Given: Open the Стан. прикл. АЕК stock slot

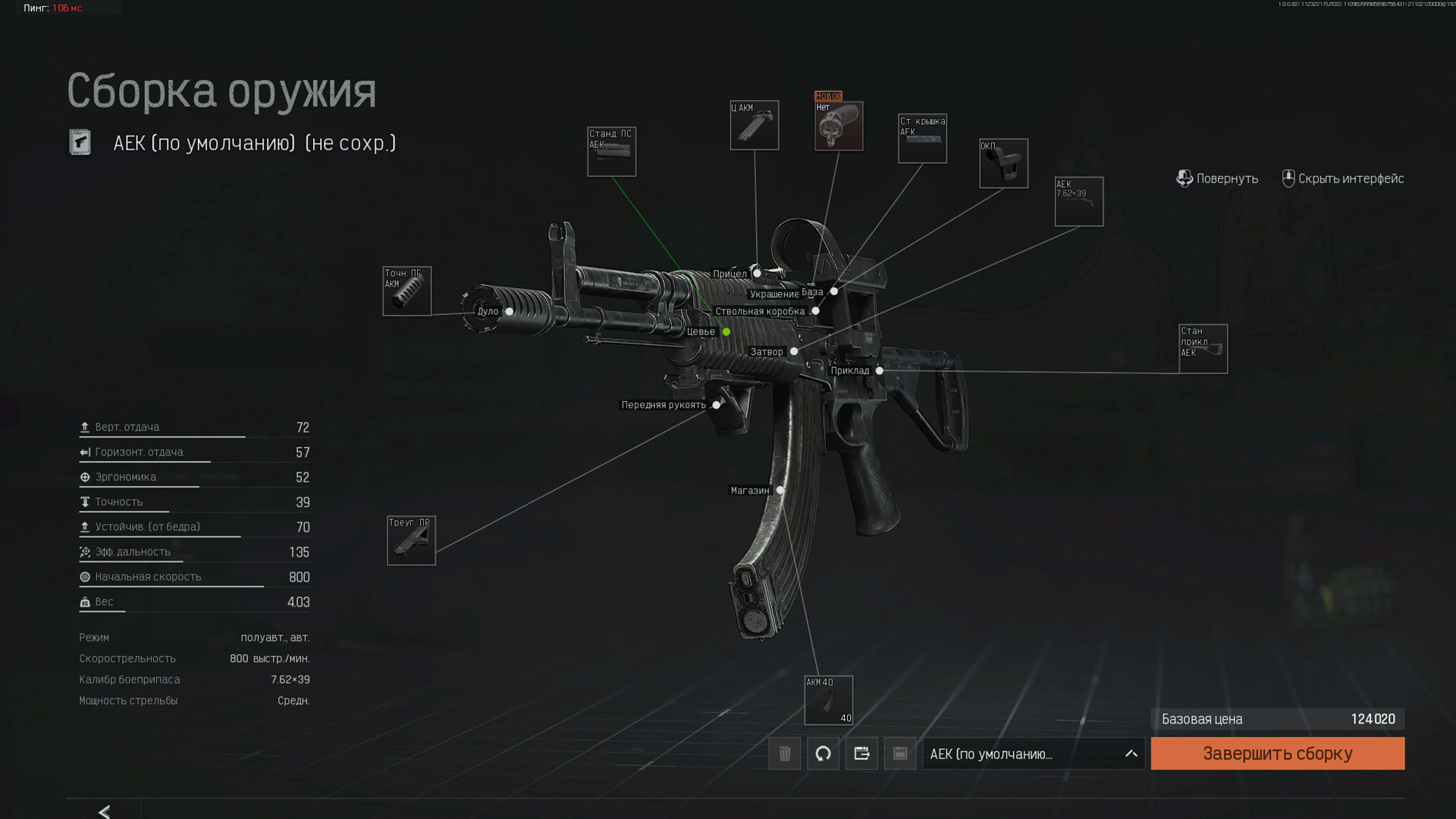Looking at the screenshot, I should tap(1203, 349).
